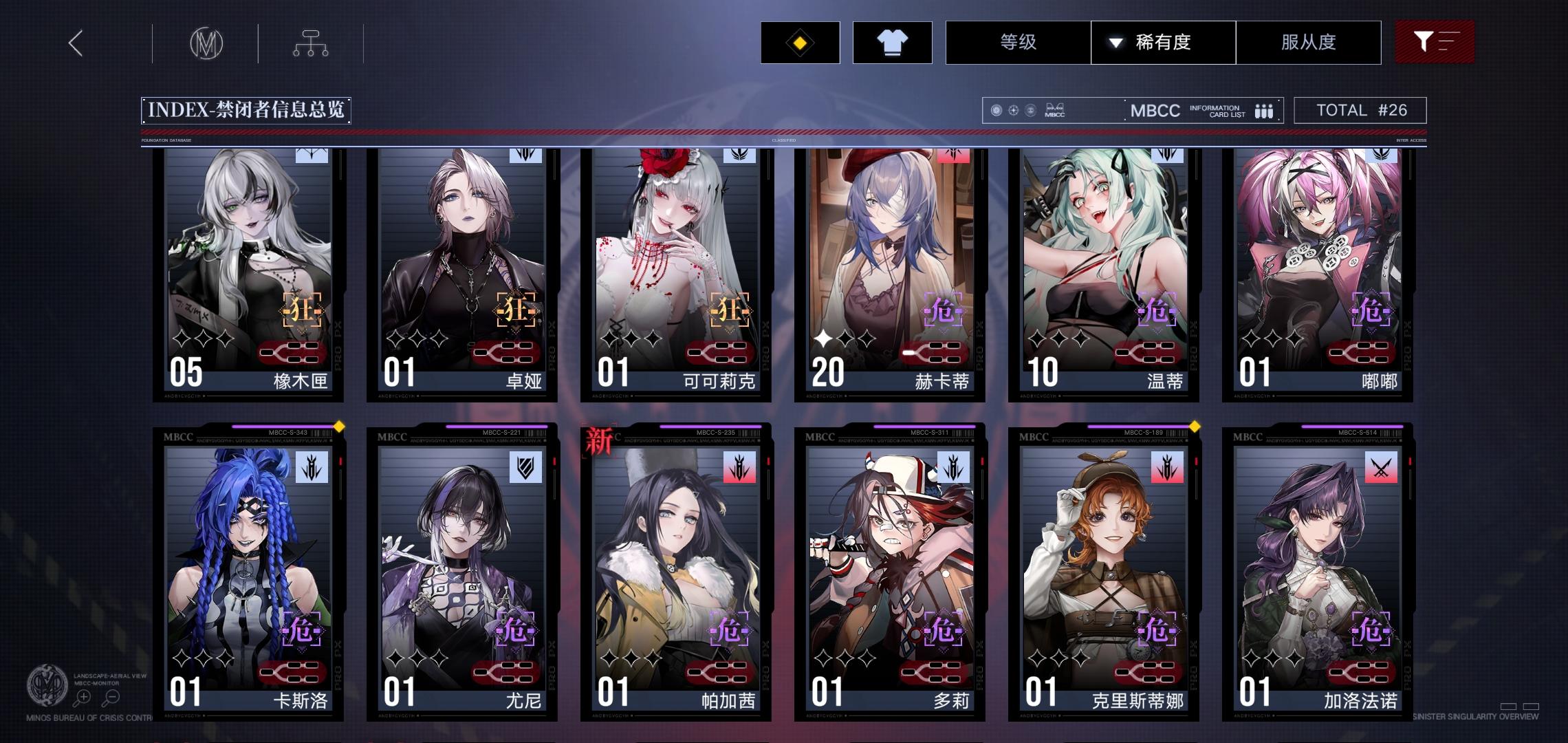
Task: Open the red filter funnel icon
Action: pos(1435,42)
